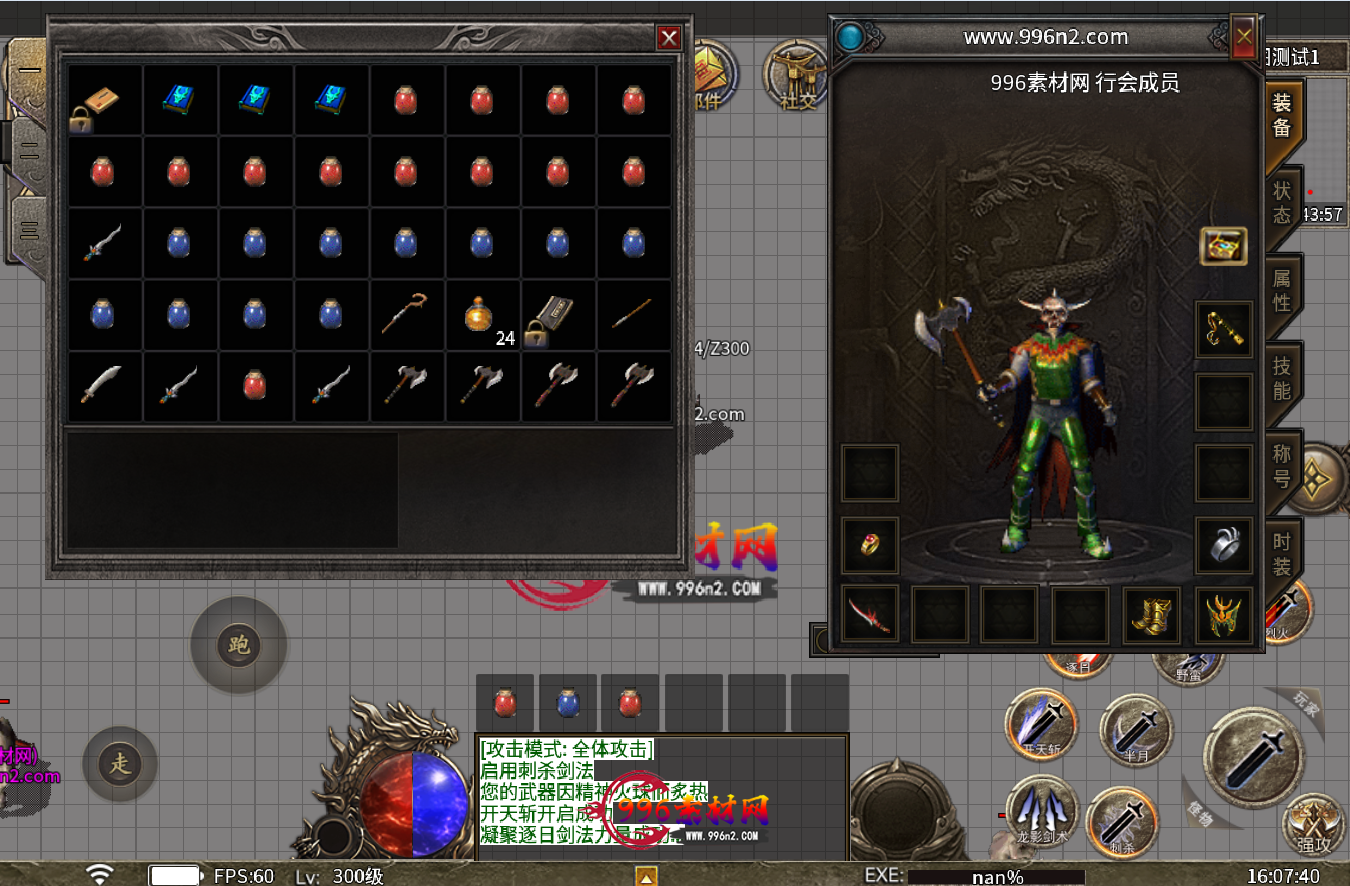Viewport: 1350px width, 886px height.
Task: Open the 时装 (Fashion) tab
Action: [x=1281, y=554]
